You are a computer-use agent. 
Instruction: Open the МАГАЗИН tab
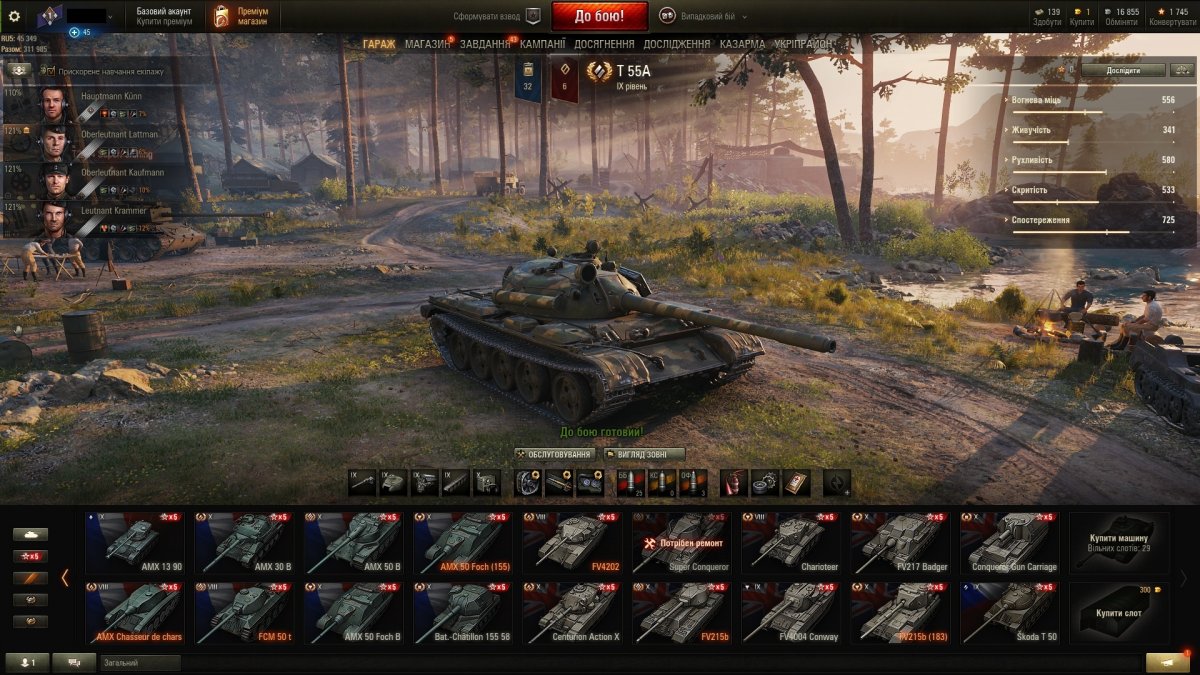pos(427,45)
